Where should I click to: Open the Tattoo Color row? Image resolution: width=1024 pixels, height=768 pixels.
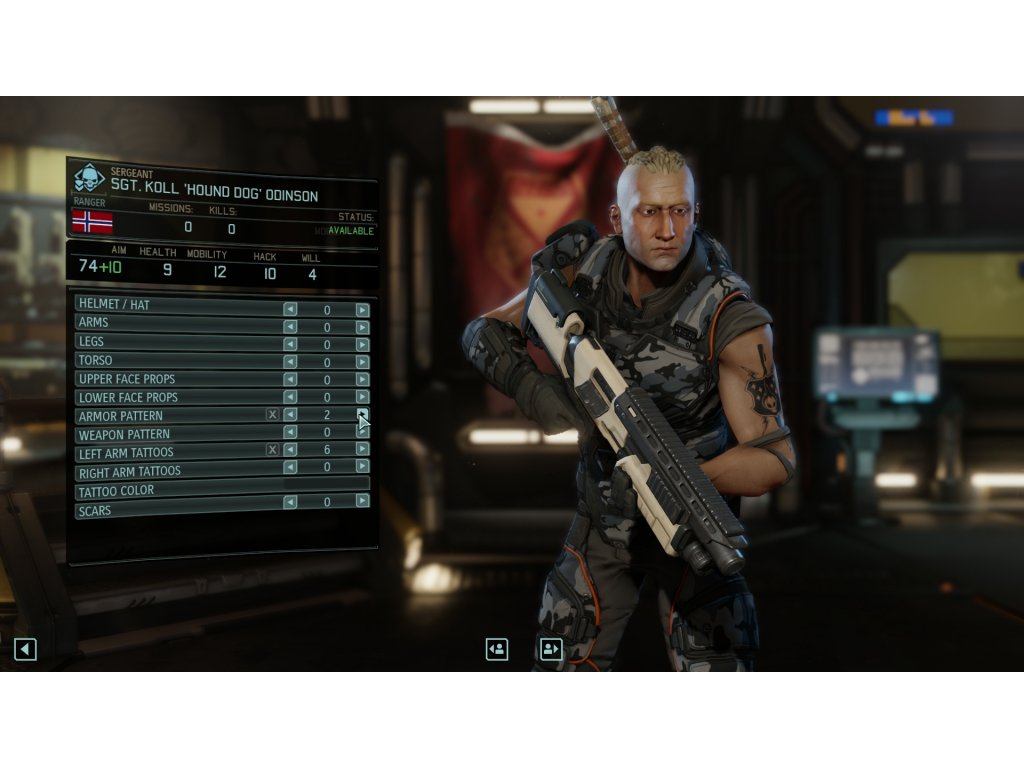tap(222, 490)
